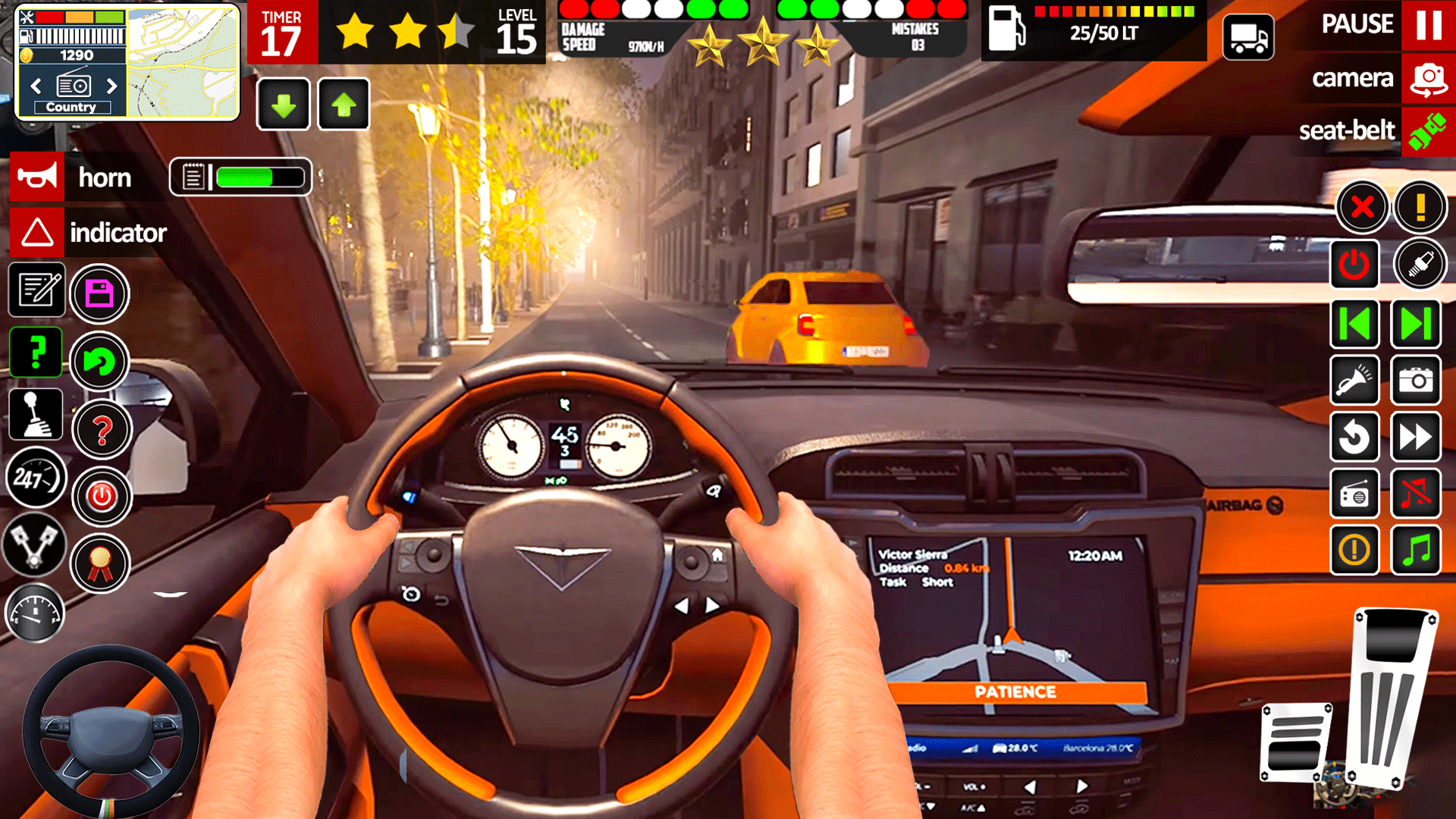
Task: Open the radio icon on the right panel
Action: tap(1355, 494)
